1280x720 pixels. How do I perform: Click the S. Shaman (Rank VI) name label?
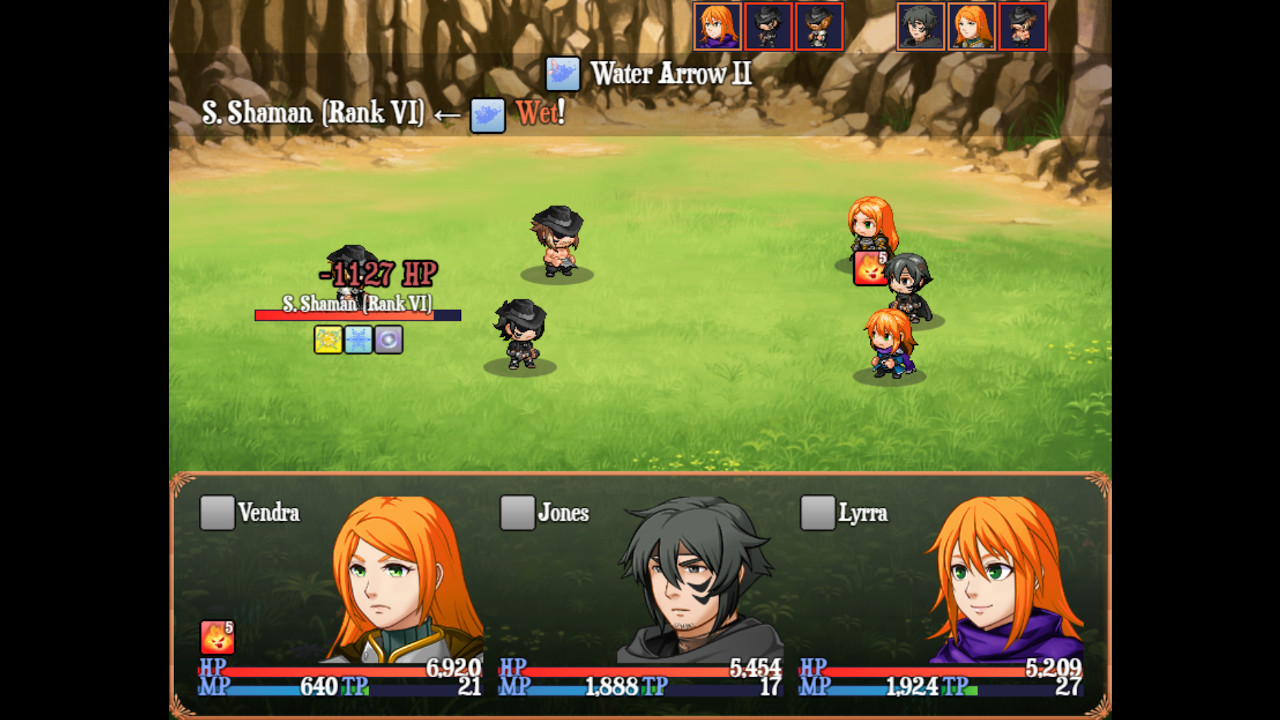tap(358, 302)
